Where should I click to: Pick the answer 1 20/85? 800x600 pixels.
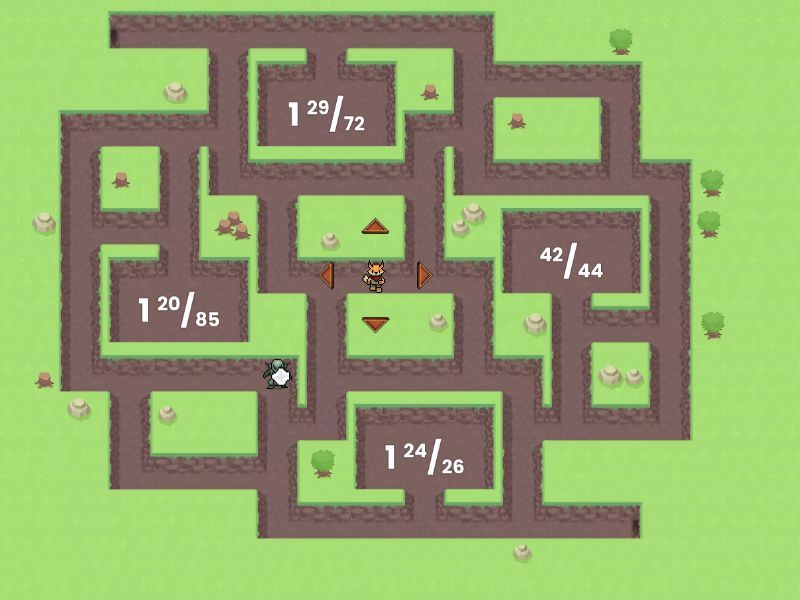pyautogui.click(x=178, y=311)
